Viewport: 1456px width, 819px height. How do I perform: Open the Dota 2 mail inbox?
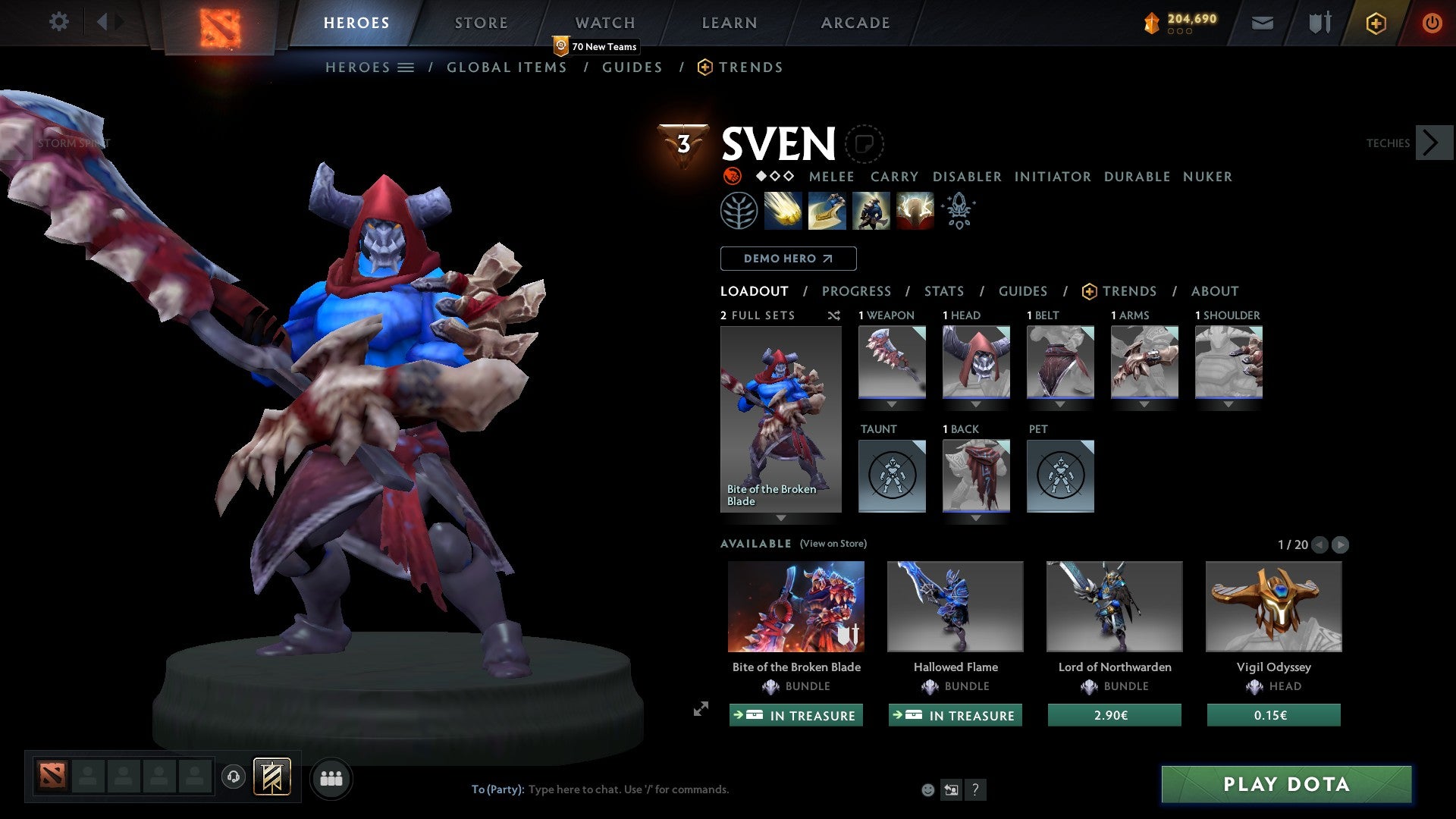coord(1262,23)
